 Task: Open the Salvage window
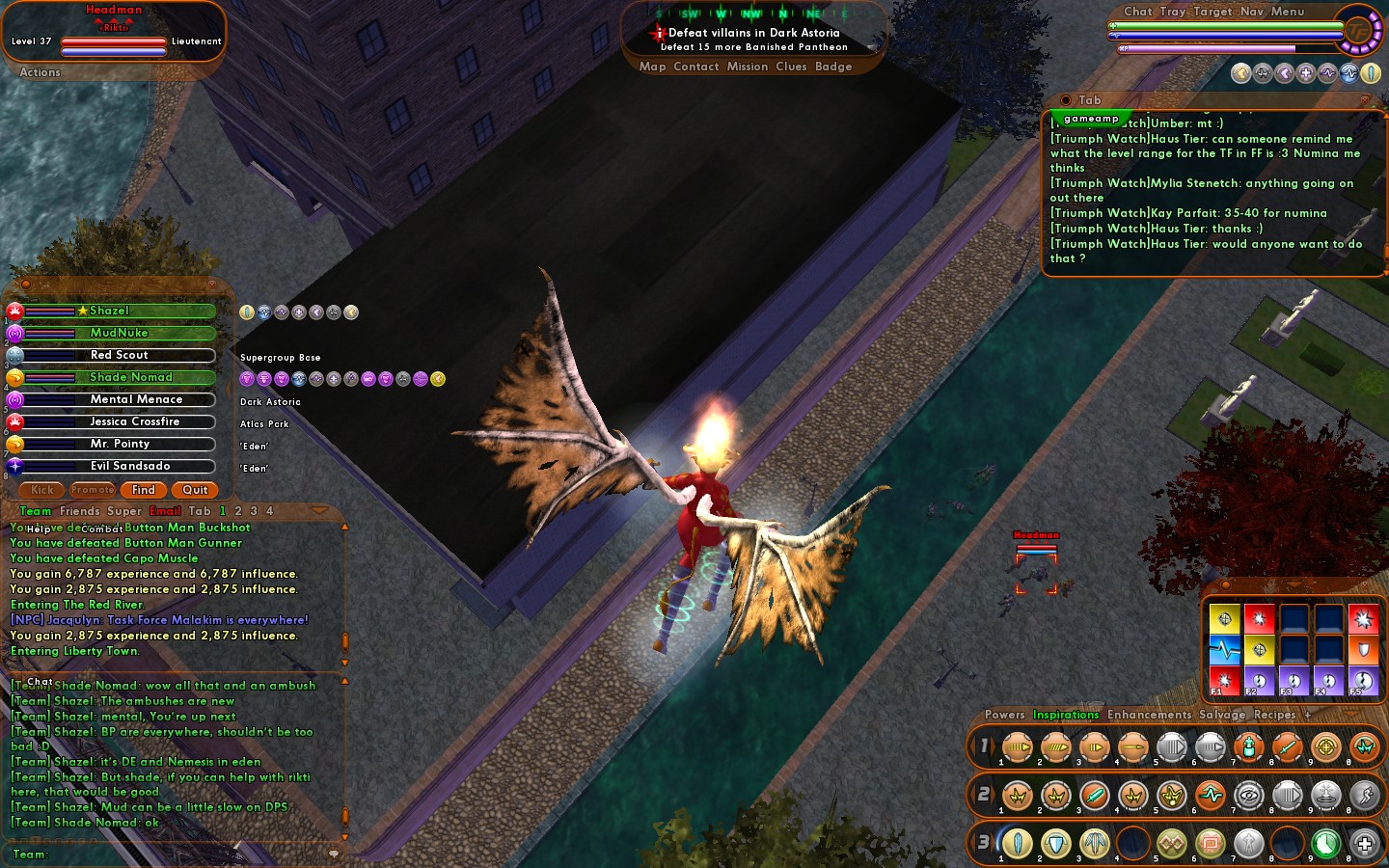(x=1222, y=715)
